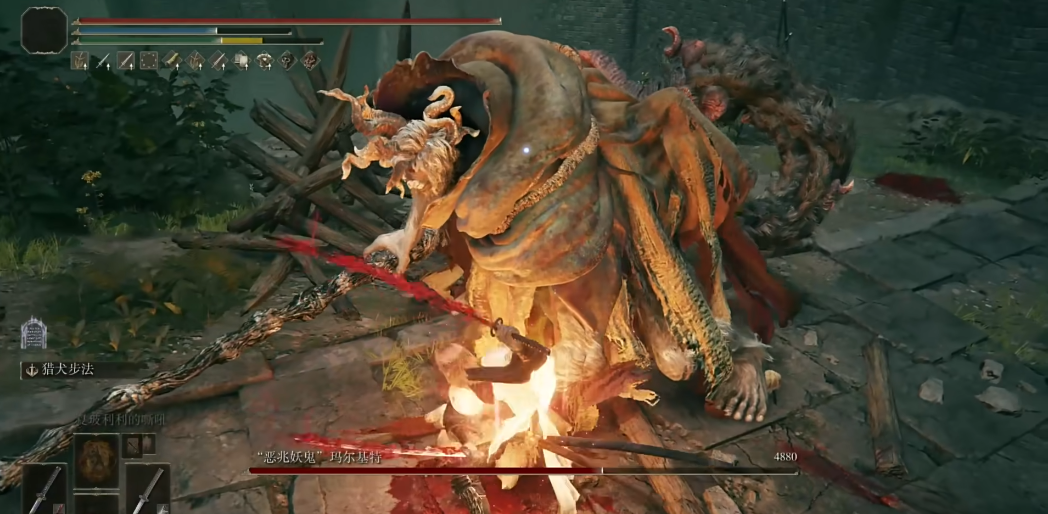Viewport: 1048px width, 514px height.
Task: Click the empty character emblem frame
Action: click(44, 31)
